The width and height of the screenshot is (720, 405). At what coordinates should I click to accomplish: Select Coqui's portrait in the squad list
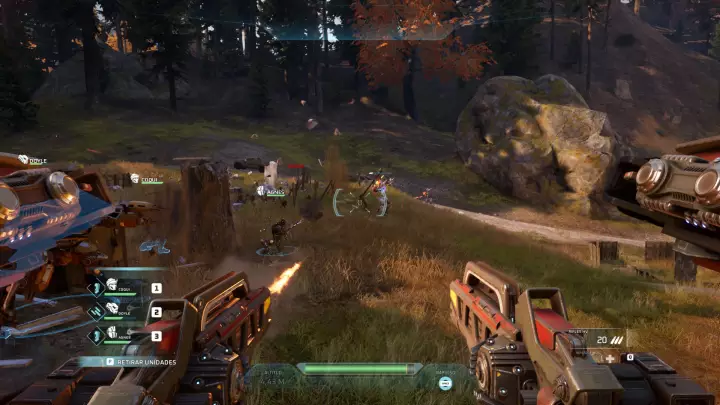click(111, 285)
